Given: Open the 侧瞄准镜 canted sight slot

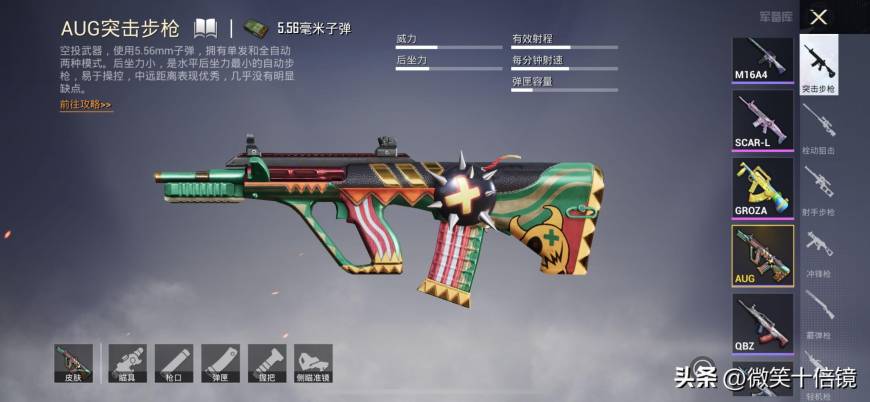Looking at the screenshot, I should (313, 364).
